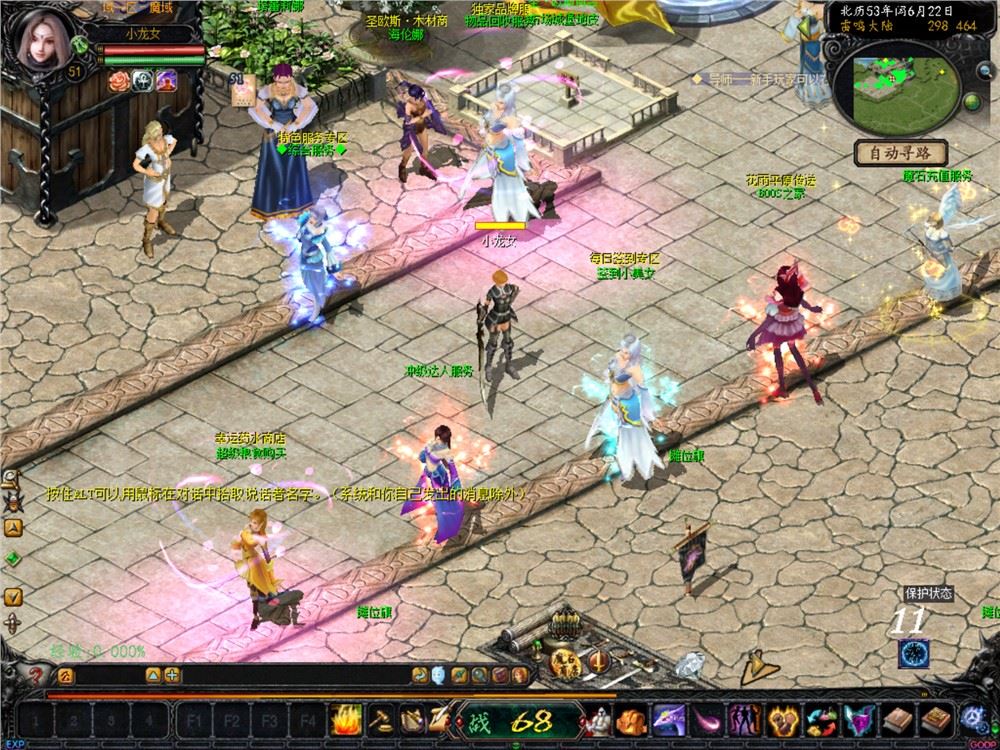Click the gear settings icon
The width and height of the screenshot is (1000, 750).
click(972, 719)
